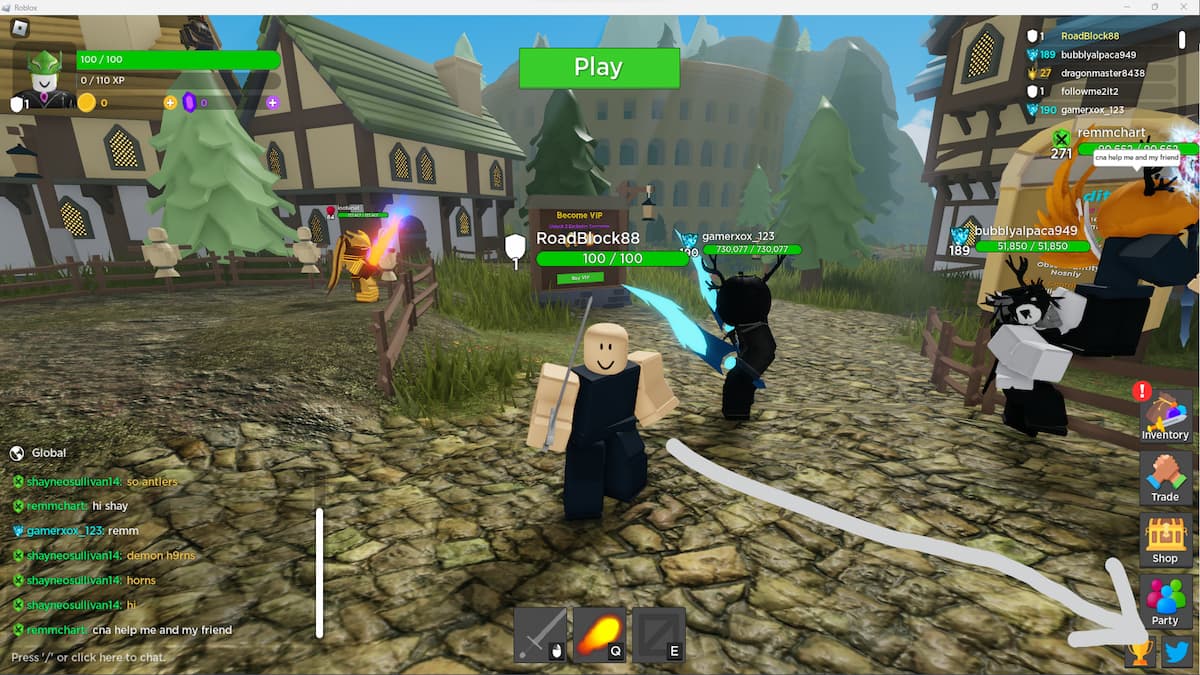Activate the fireball Q ability
The height and width of the screenshot is (675, 1200).
pos(599,634)
